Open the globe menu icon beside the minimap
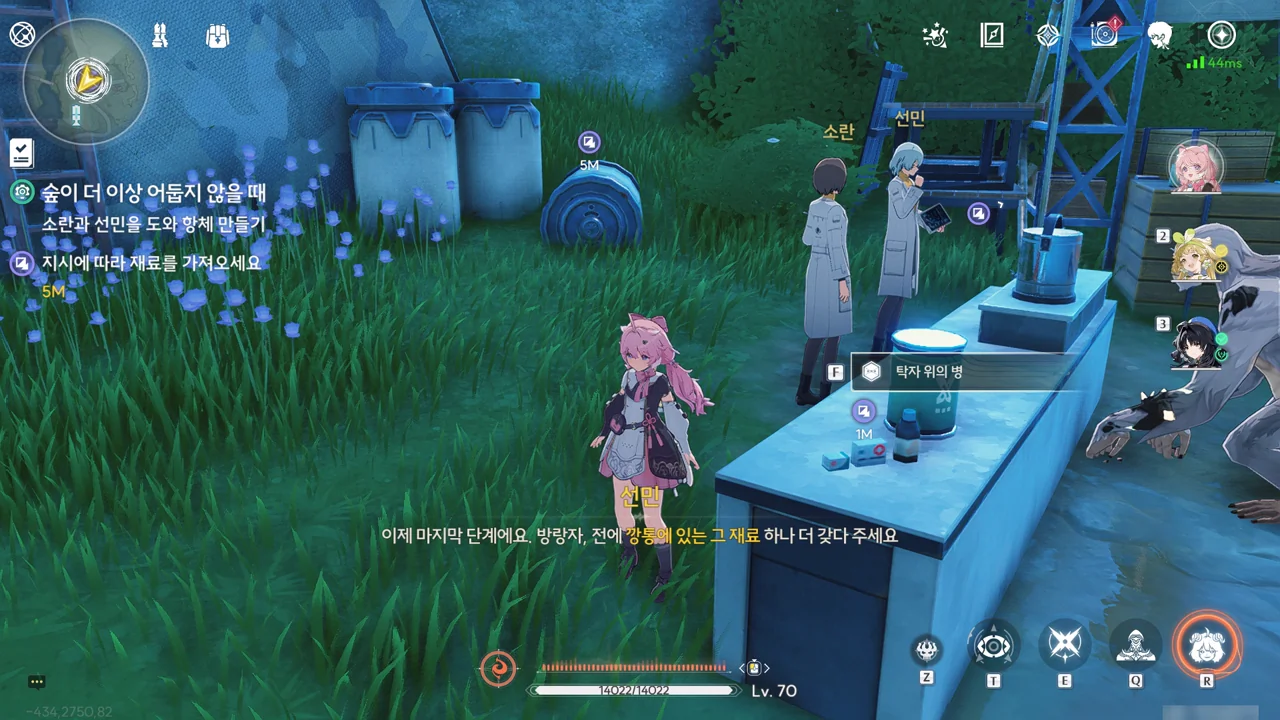The width and height of the screenshot is (1280, 720). [x=22, y=35]
